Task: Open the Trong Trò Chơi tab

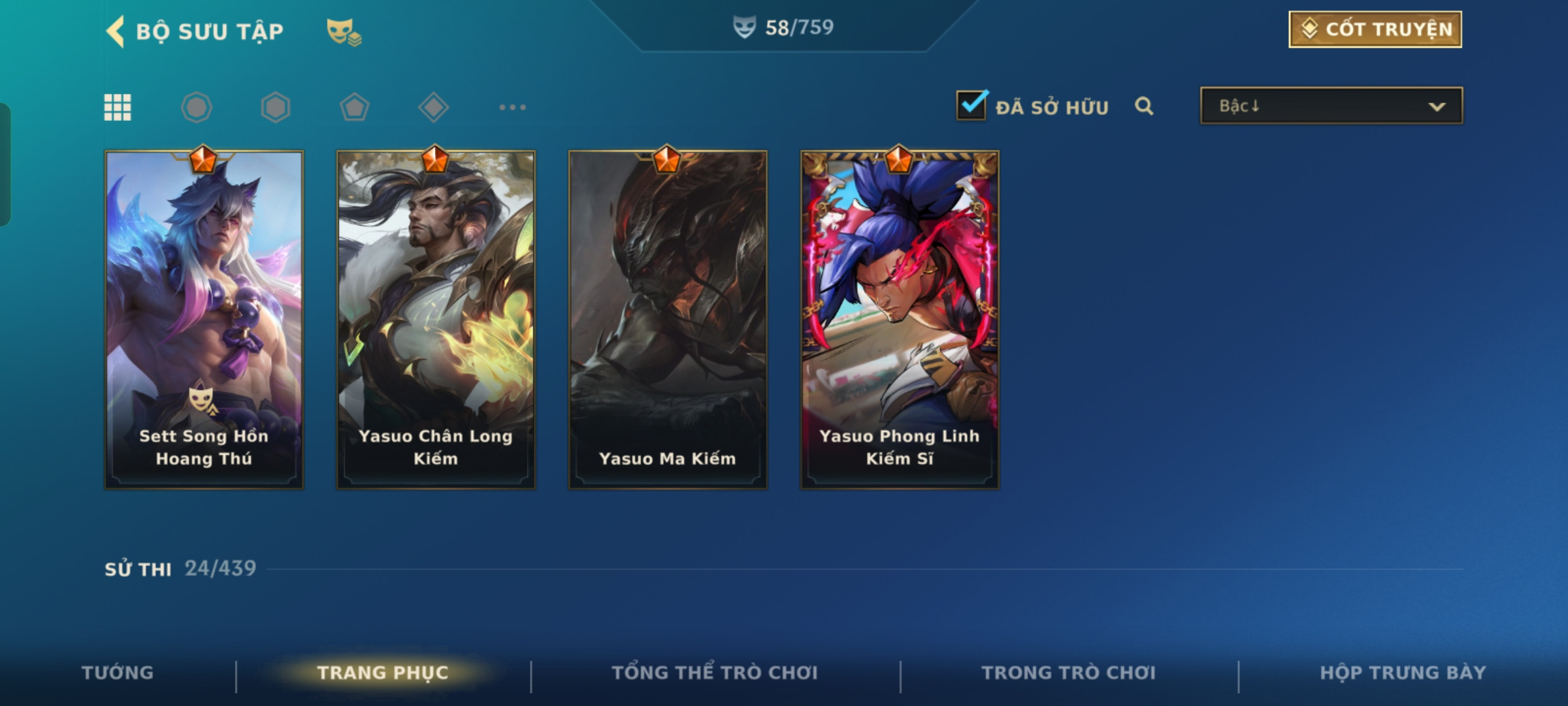Action: click(x=1068, y=673)
